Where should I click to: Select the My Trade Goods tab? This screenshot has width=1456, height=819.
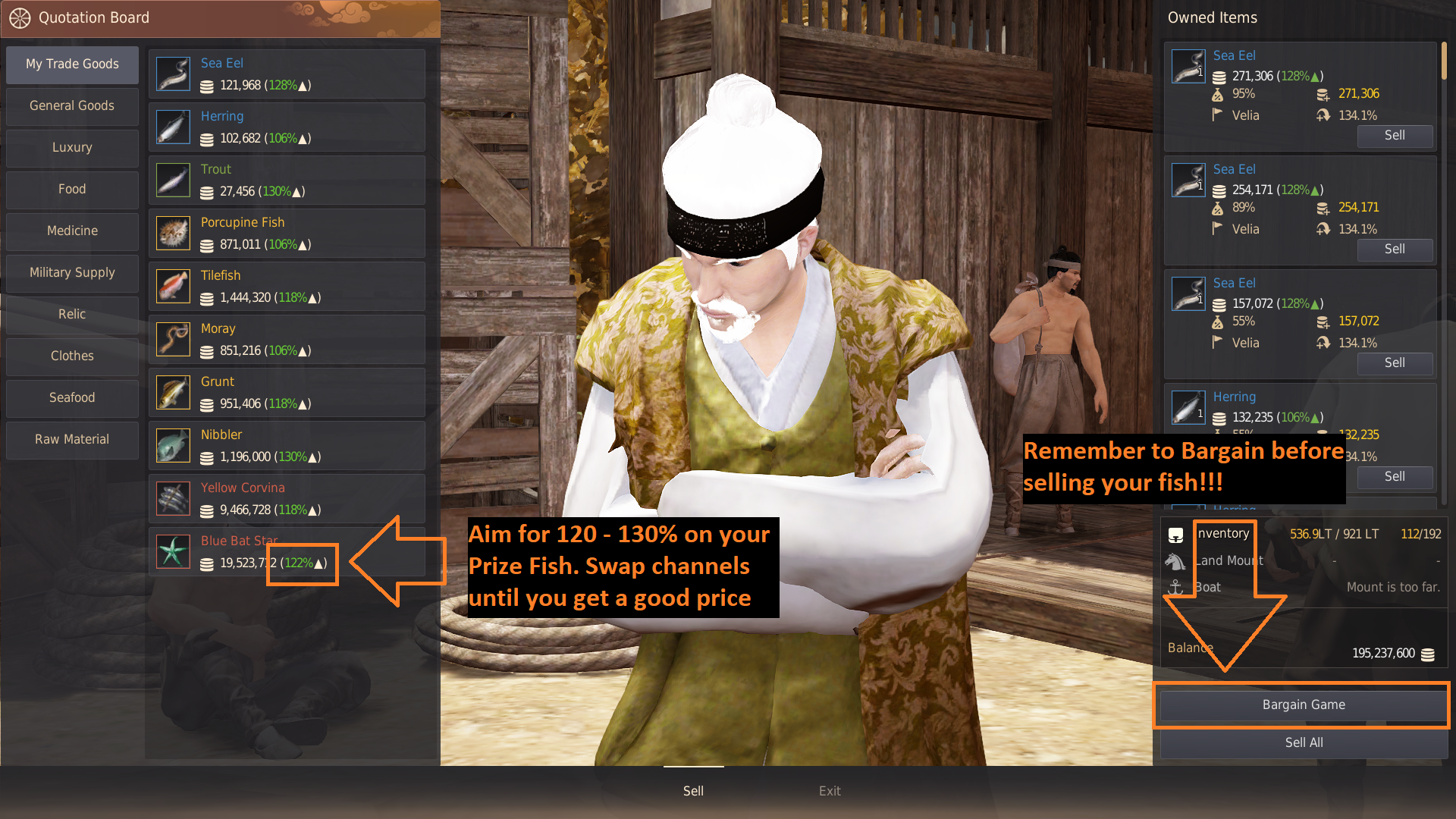tap(72, 64)
